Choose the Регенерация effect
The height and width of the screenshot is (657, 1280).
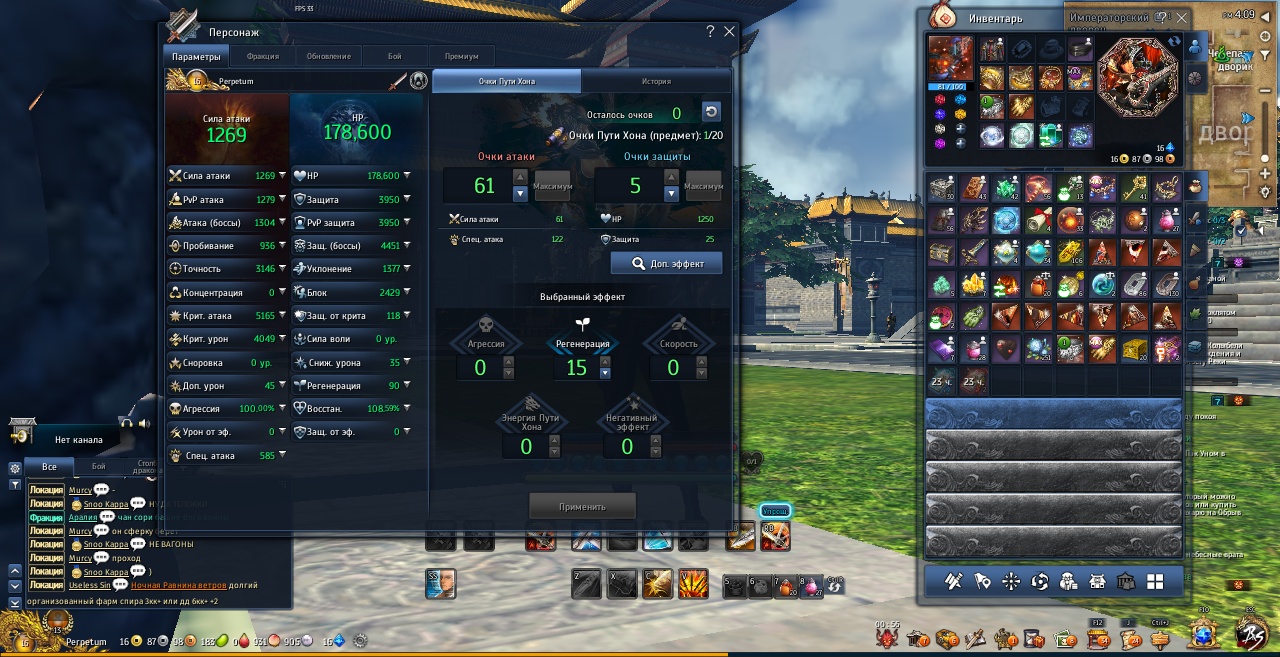coord(576,343)
